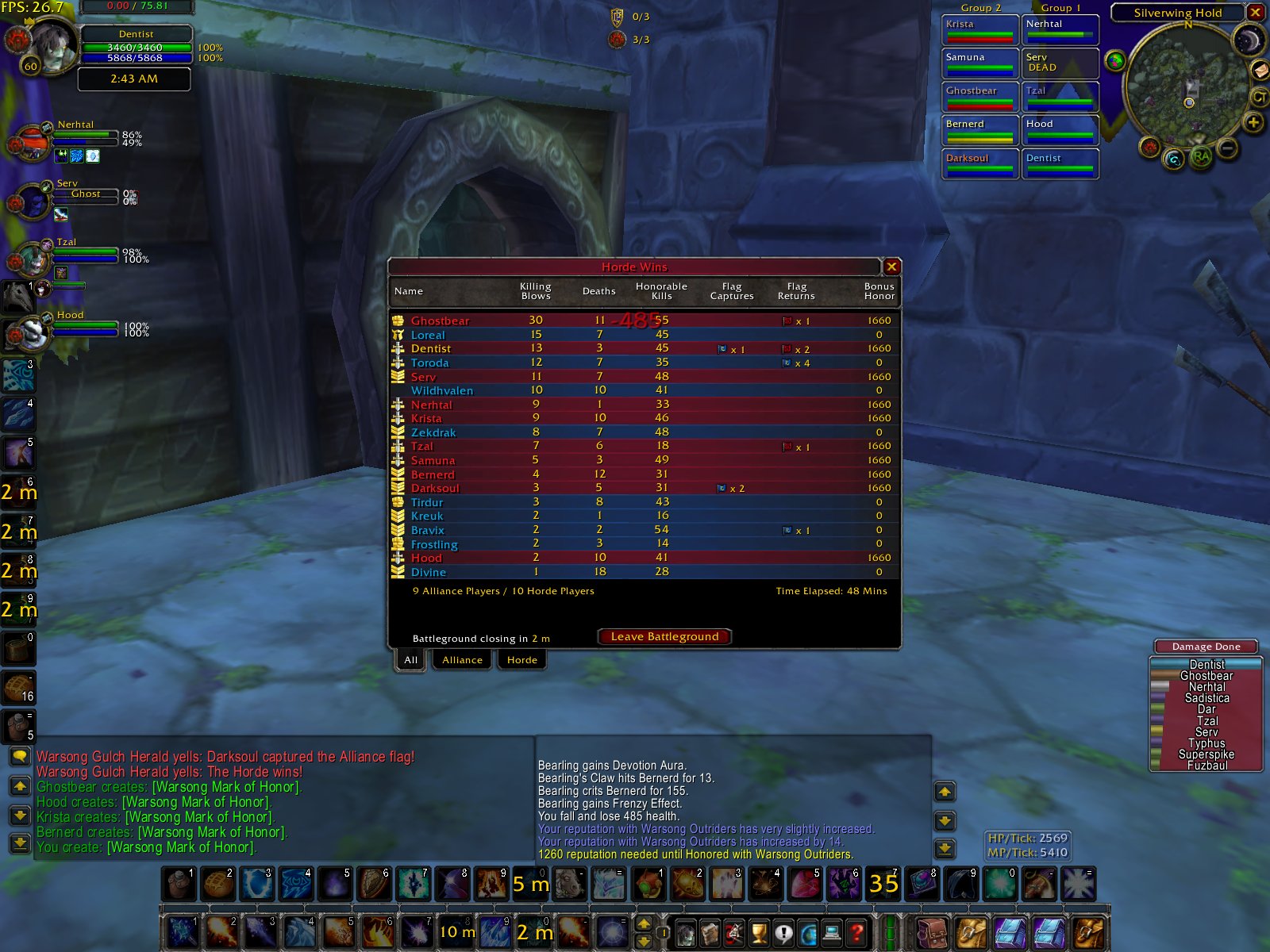Open the backpack bag slot
Screen dimensions: 1270x952
[931, 932]
